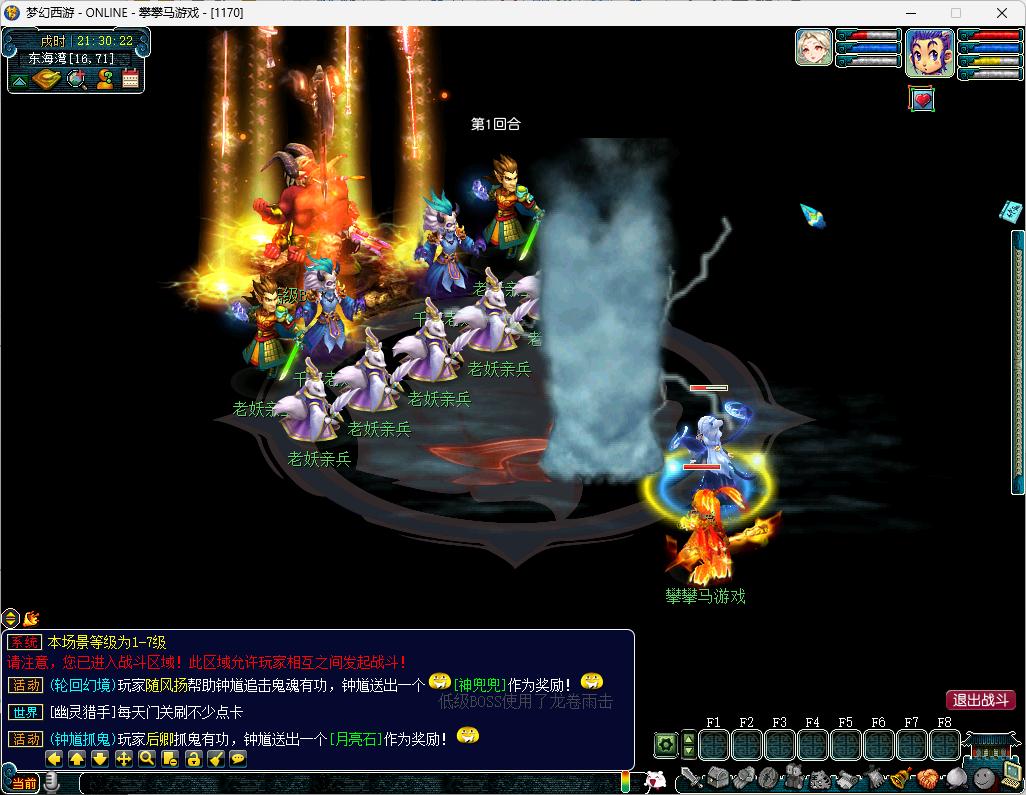Screen dimensions: 1026x795
Task: Click the 当前 chat channel button
Action: pos(25,783)
